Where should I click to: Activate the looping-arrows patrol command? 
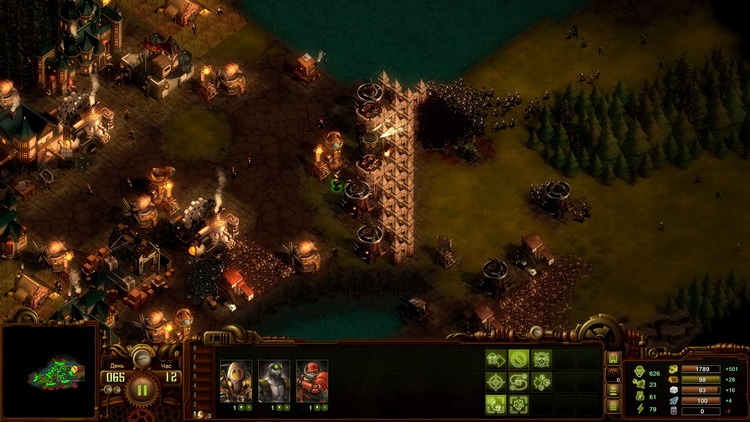519,381
